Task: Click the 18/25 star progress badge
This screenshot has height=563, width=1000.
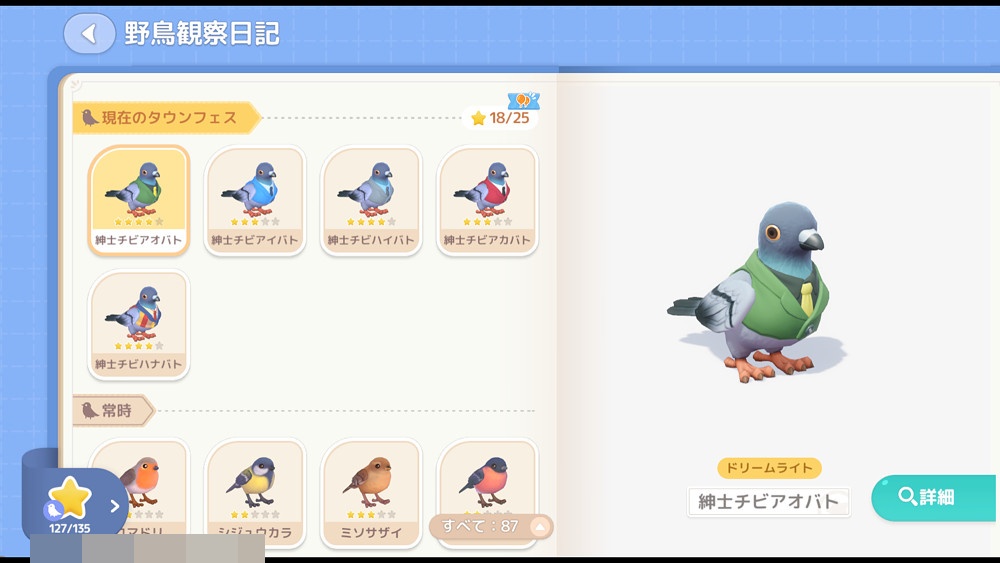Action: pos(500,118)
